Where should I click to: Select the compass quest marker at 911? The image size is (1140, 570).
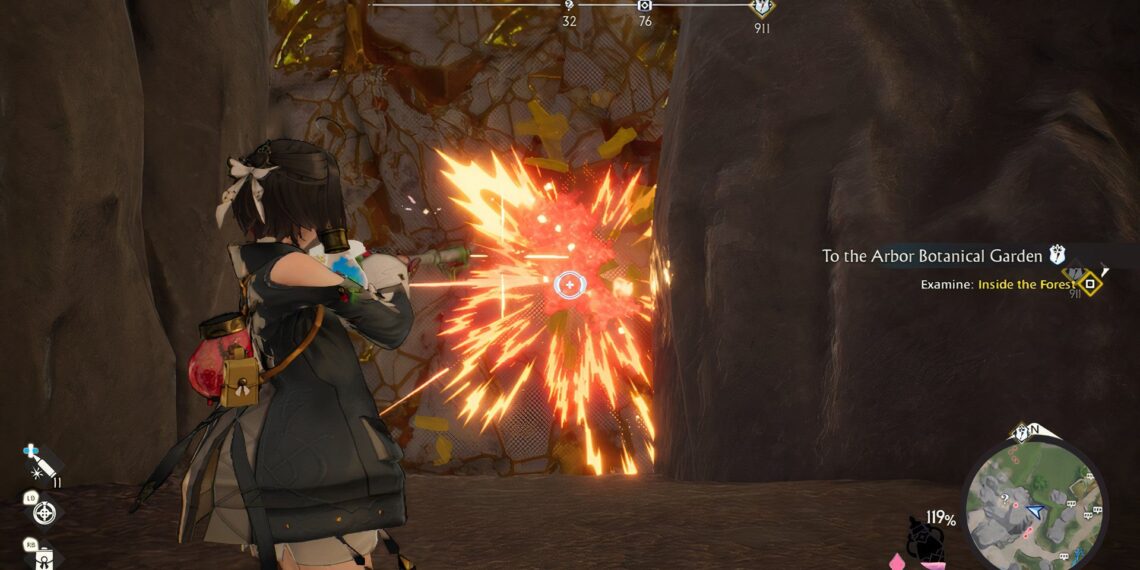point(762,7)
